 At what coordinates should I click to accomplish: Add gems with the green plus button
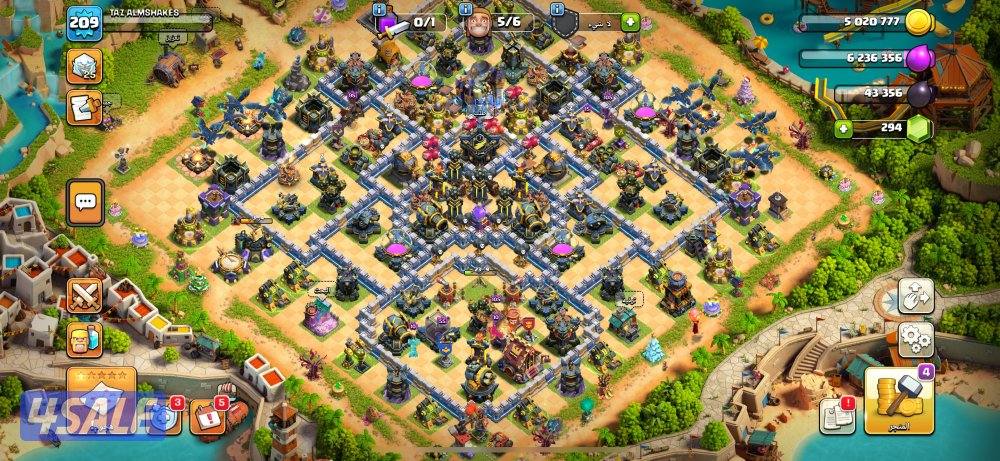(844, 128)
